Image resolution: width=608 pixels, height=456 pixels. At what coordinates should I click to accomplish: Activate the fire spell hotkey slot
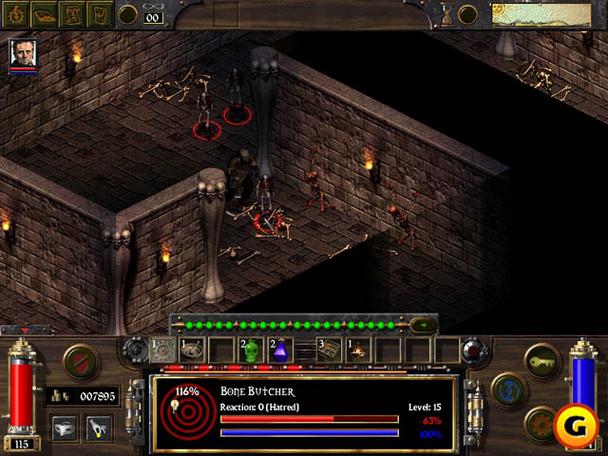pyautogui.click(x=357, y=350)
